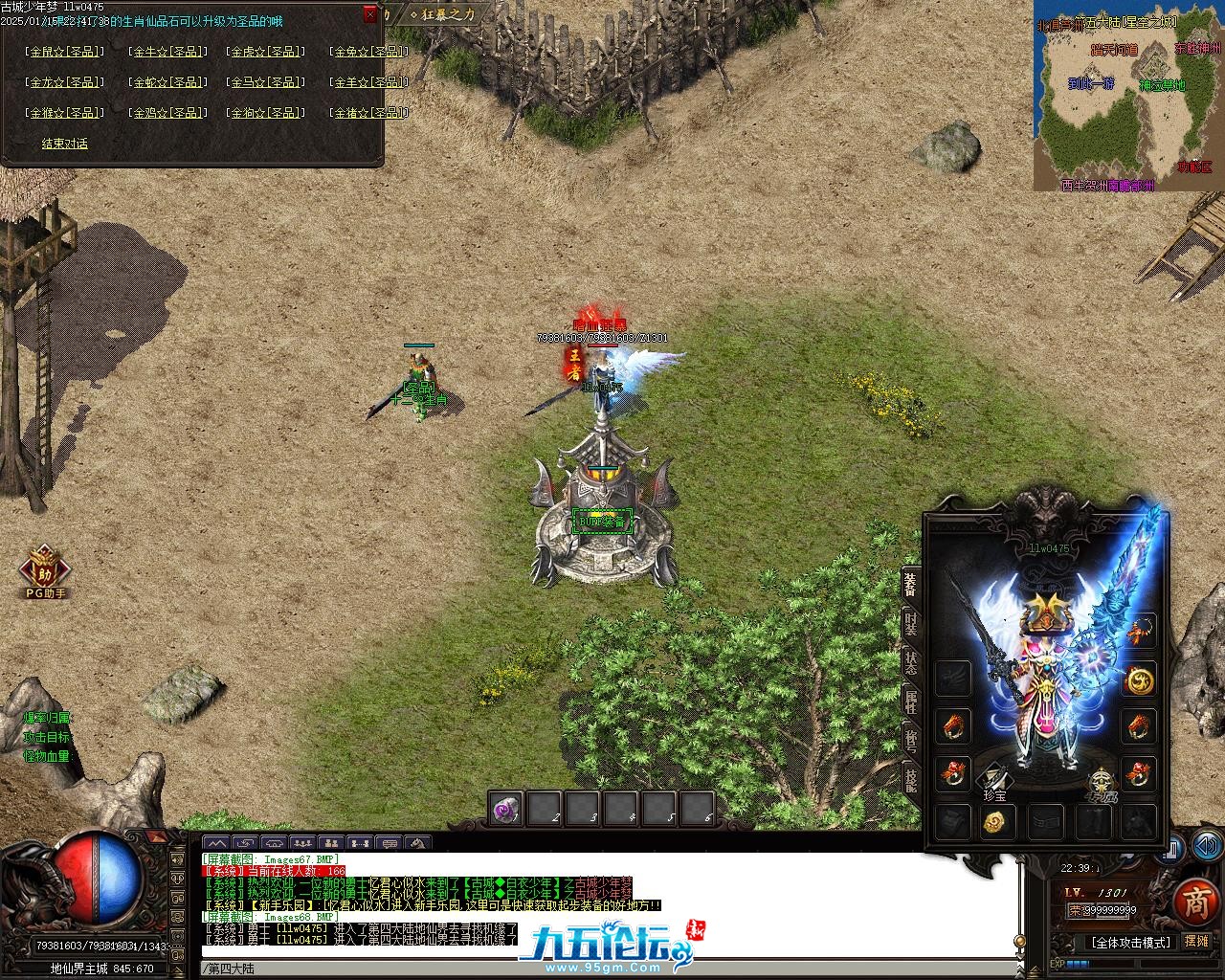Toggle the 全体攻击模式 attack mode
1225x980 pixels.
(x=1131, y=943)
